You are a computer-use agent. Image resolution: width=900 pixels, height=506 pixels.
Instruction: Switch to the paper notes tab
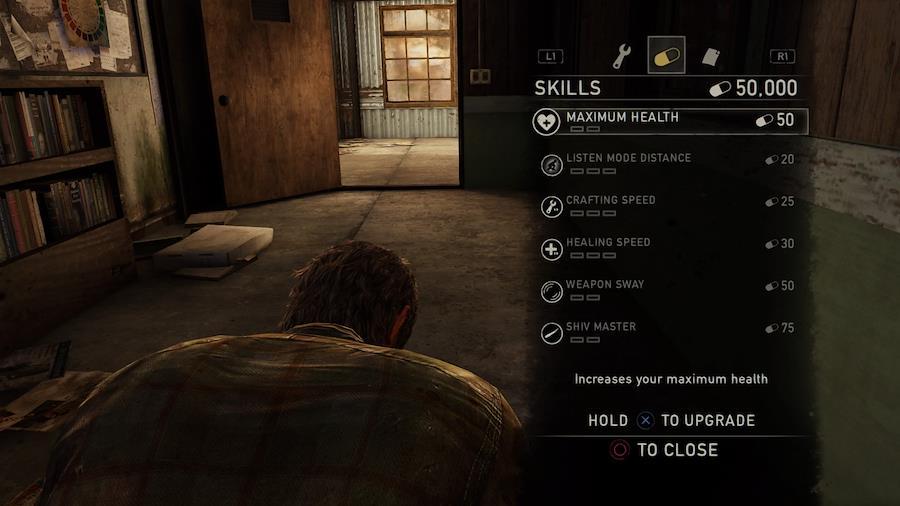coord(709,57)
